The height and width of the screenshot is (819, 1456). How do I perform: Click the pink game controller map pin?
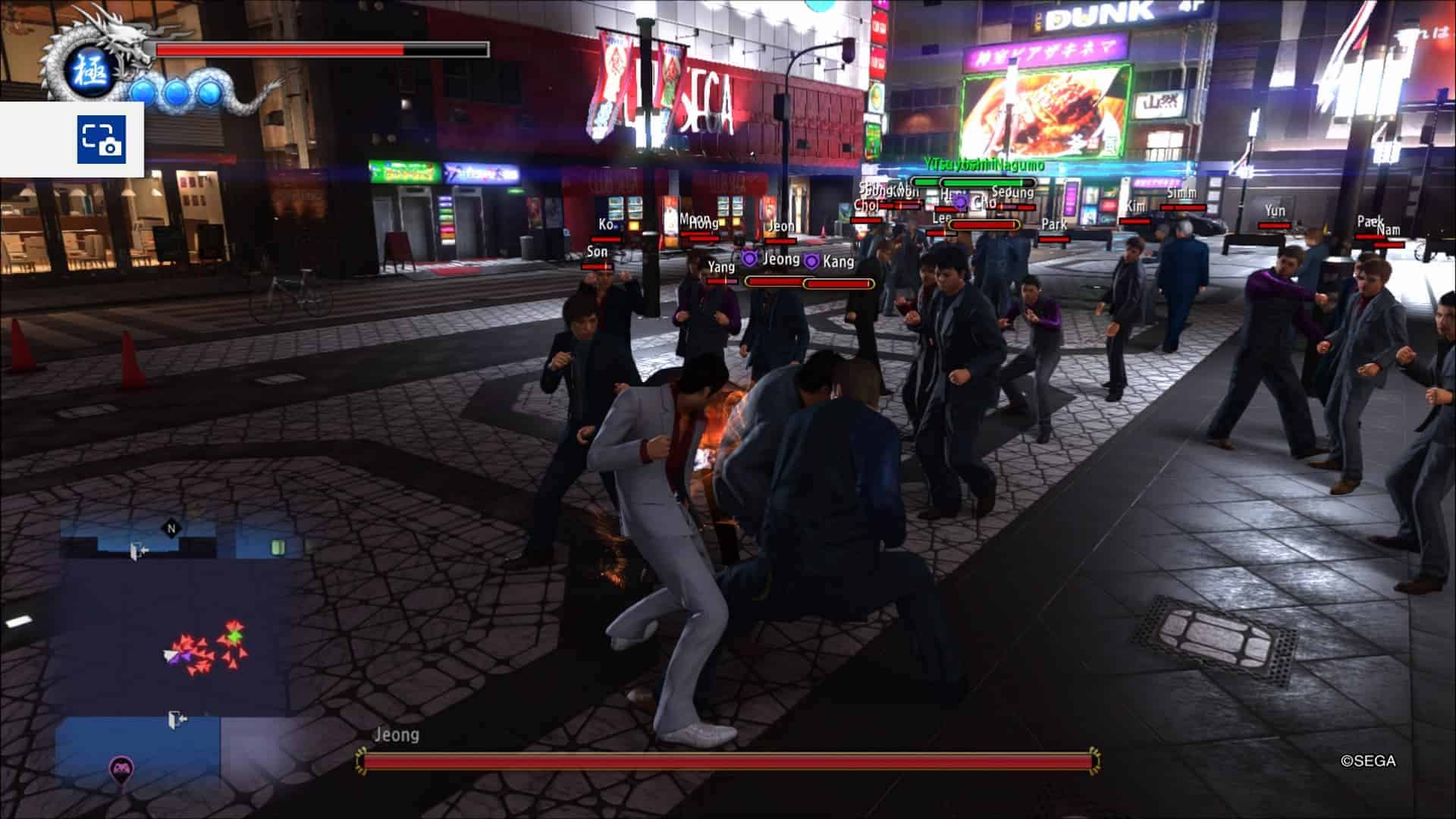tap(121, 770)
